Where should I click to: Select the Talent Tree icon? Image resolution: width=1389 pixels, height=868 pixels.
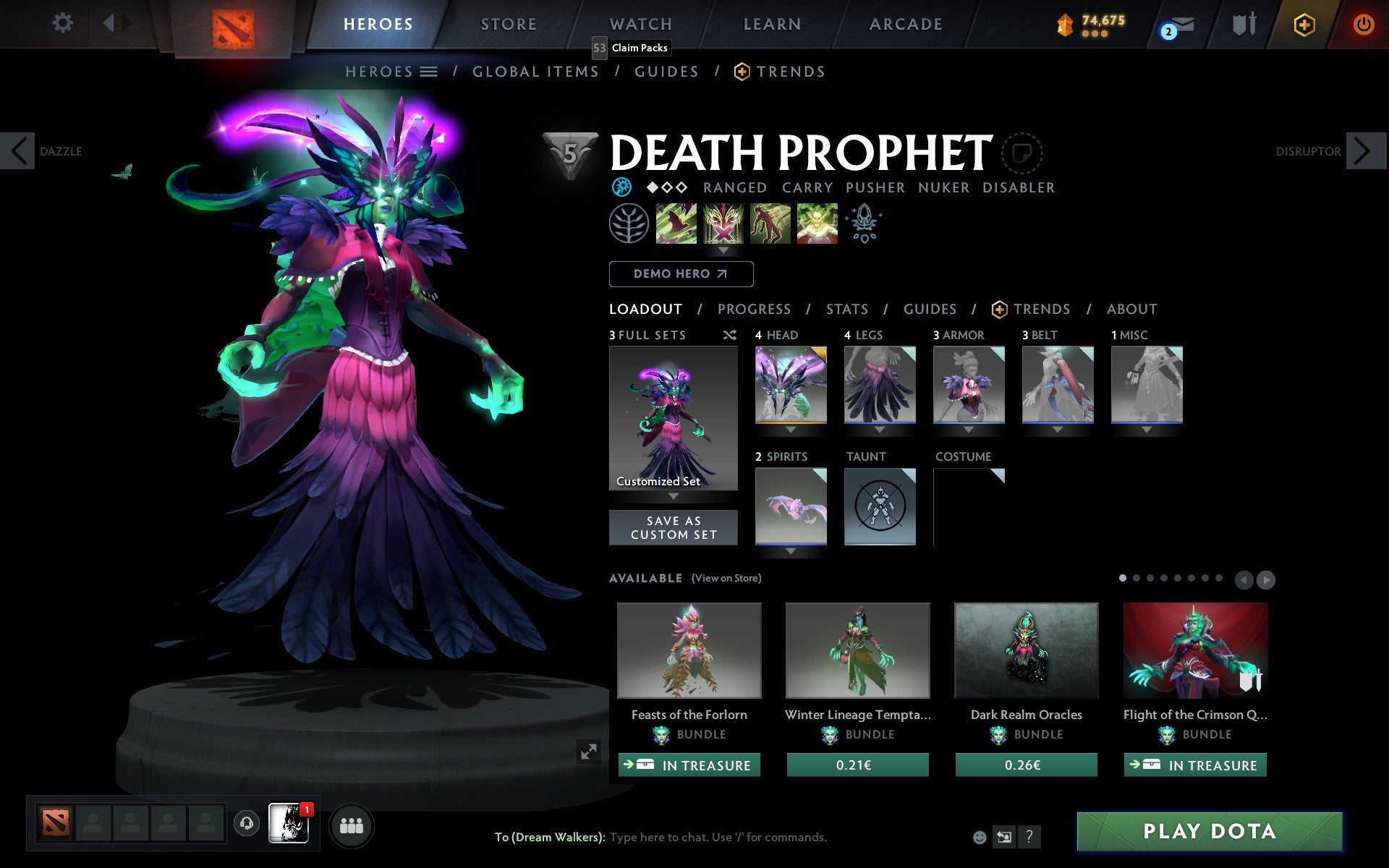(x=629, y=224)
